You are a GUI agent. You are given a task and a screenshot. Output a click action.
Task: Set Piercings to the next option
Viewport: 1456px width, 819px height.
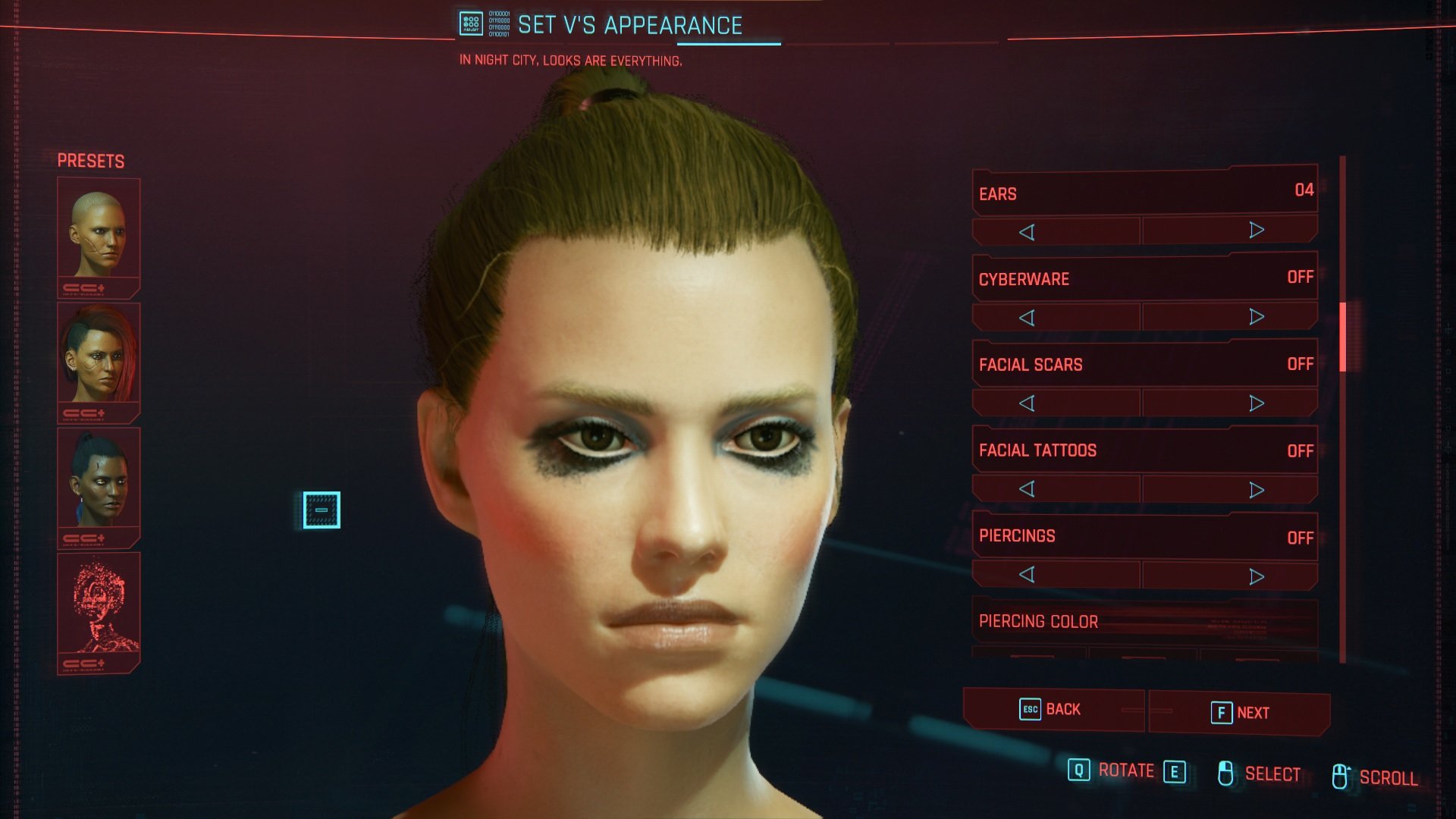(x=1257, y=577)
